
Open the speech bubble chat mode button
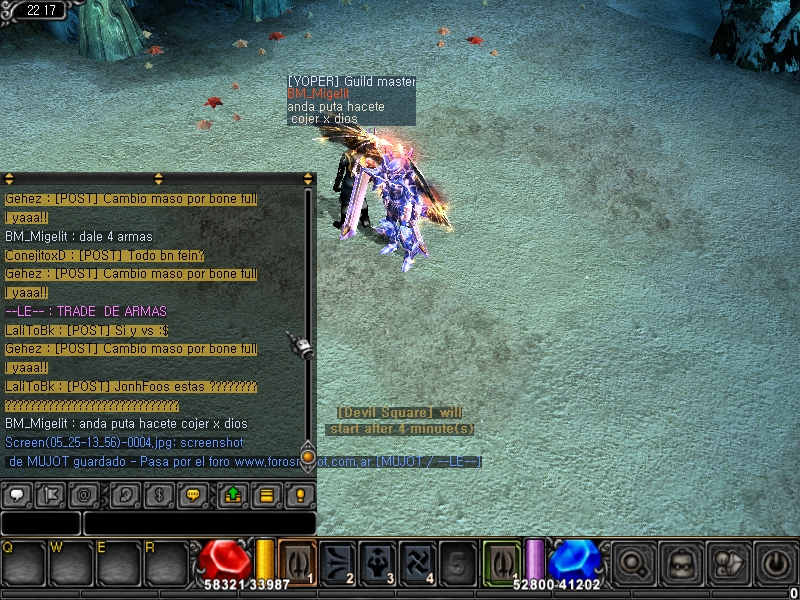[x=17, y=495]
